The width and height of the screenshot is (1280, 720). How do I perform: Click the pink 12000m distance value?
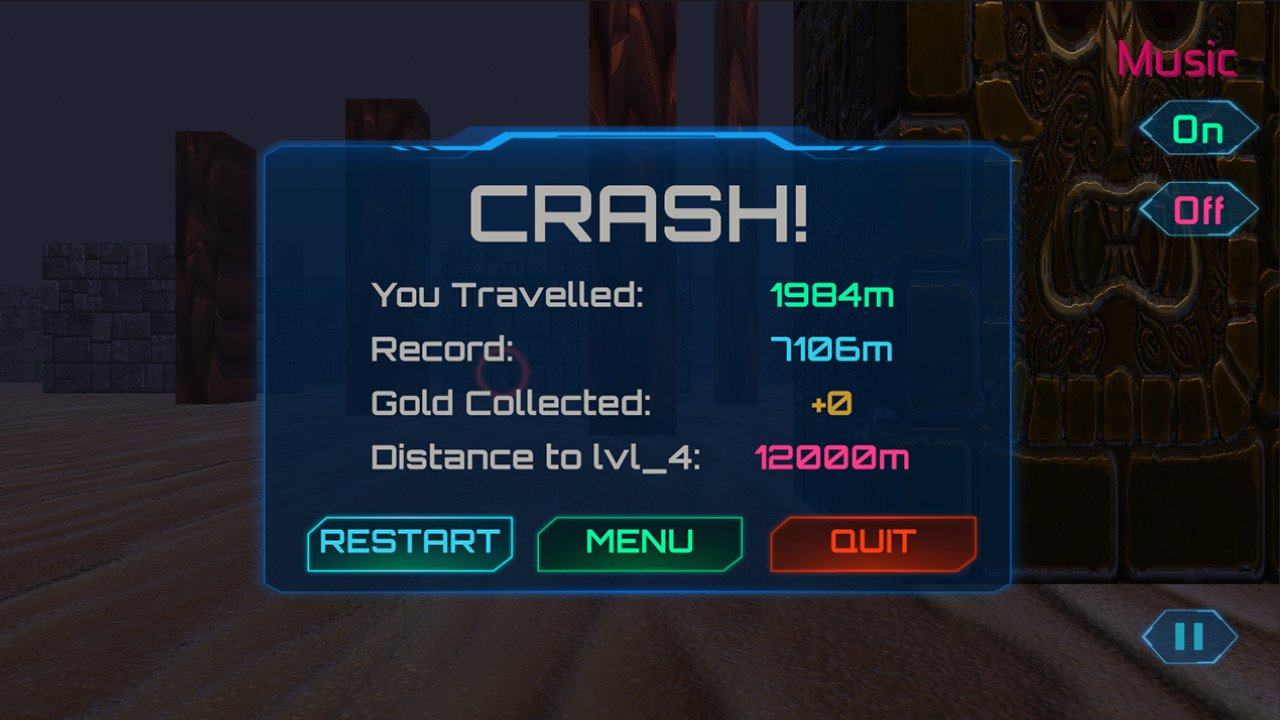[833, 458]
